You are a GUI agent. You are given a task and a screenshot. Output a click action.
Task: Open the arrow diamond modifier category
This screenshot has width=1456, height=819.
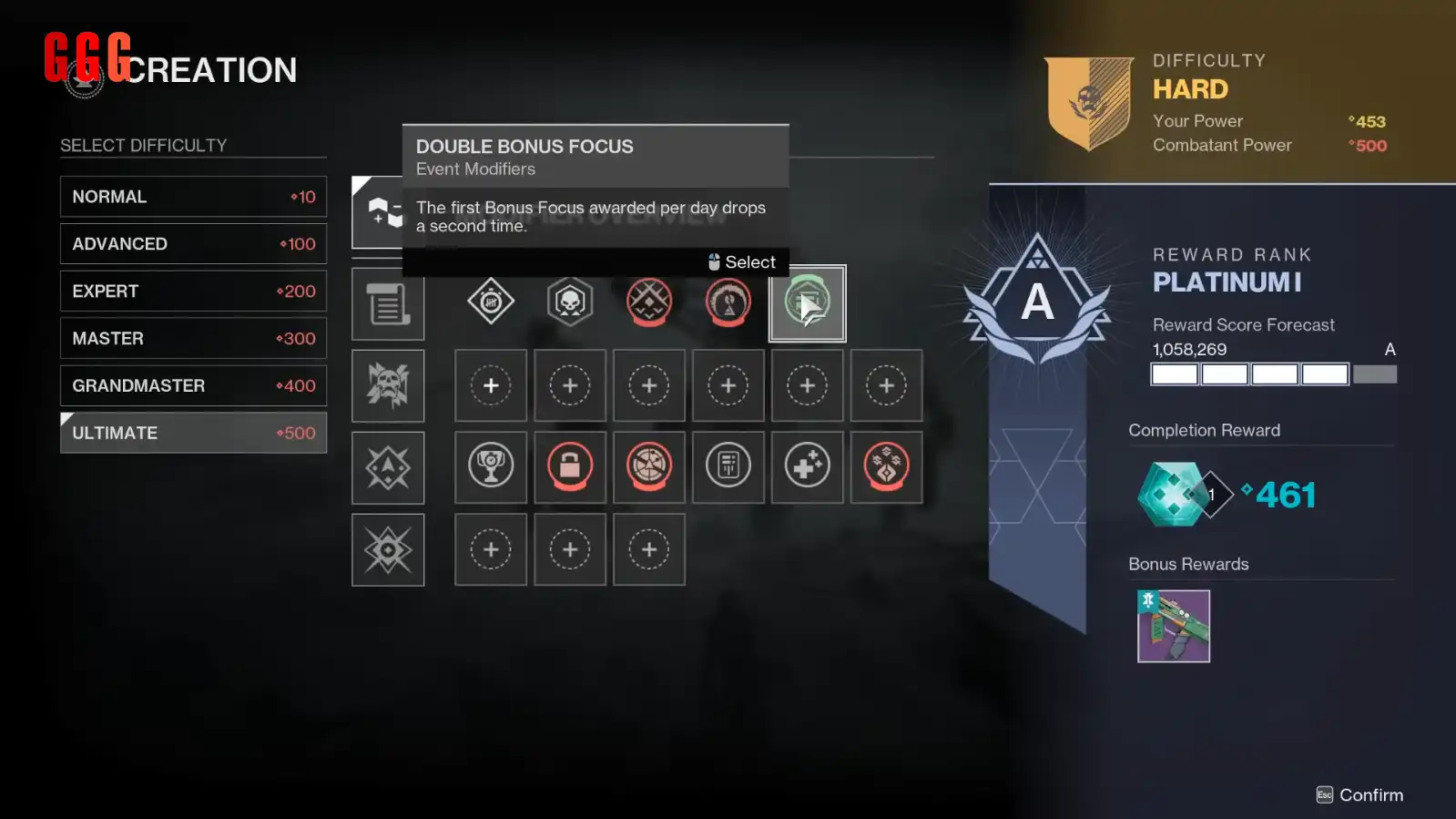click(388, 467)
